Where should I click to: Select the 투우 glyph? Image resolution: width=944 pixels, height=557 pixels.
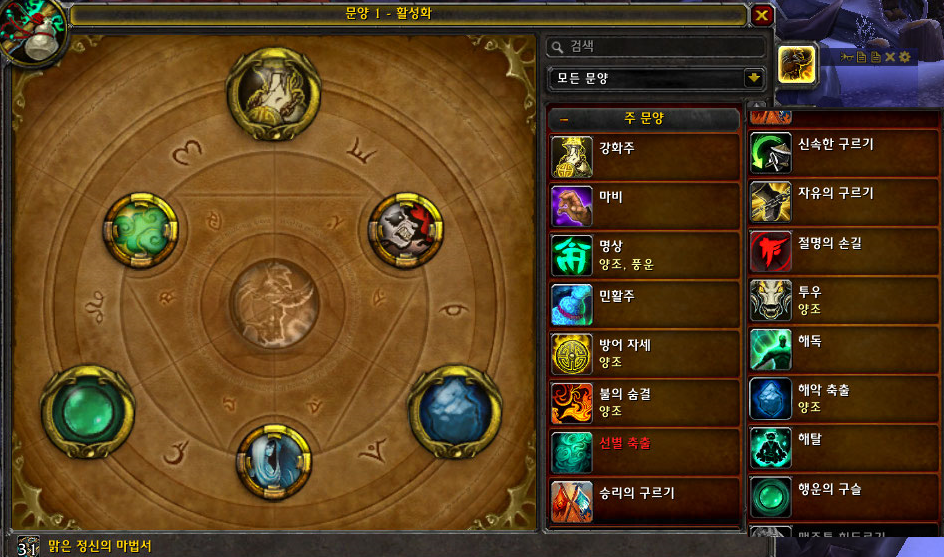(845, 299)
